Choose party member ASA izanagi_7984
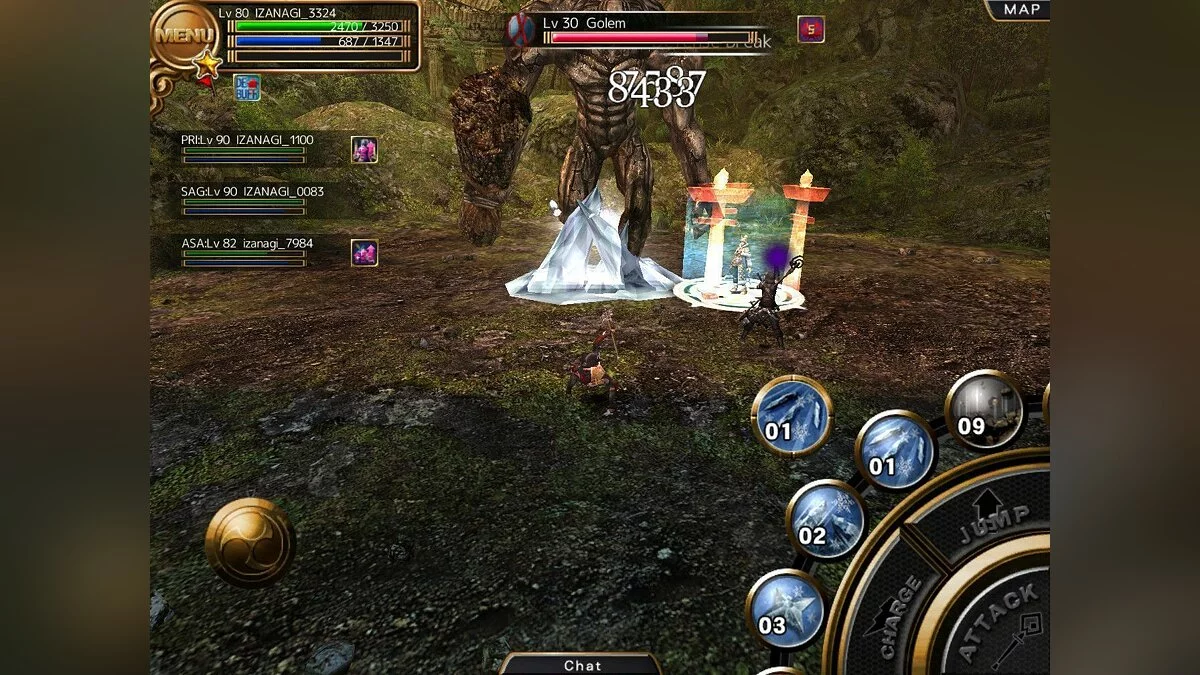 pyautogui.click(x=247, y=251)
